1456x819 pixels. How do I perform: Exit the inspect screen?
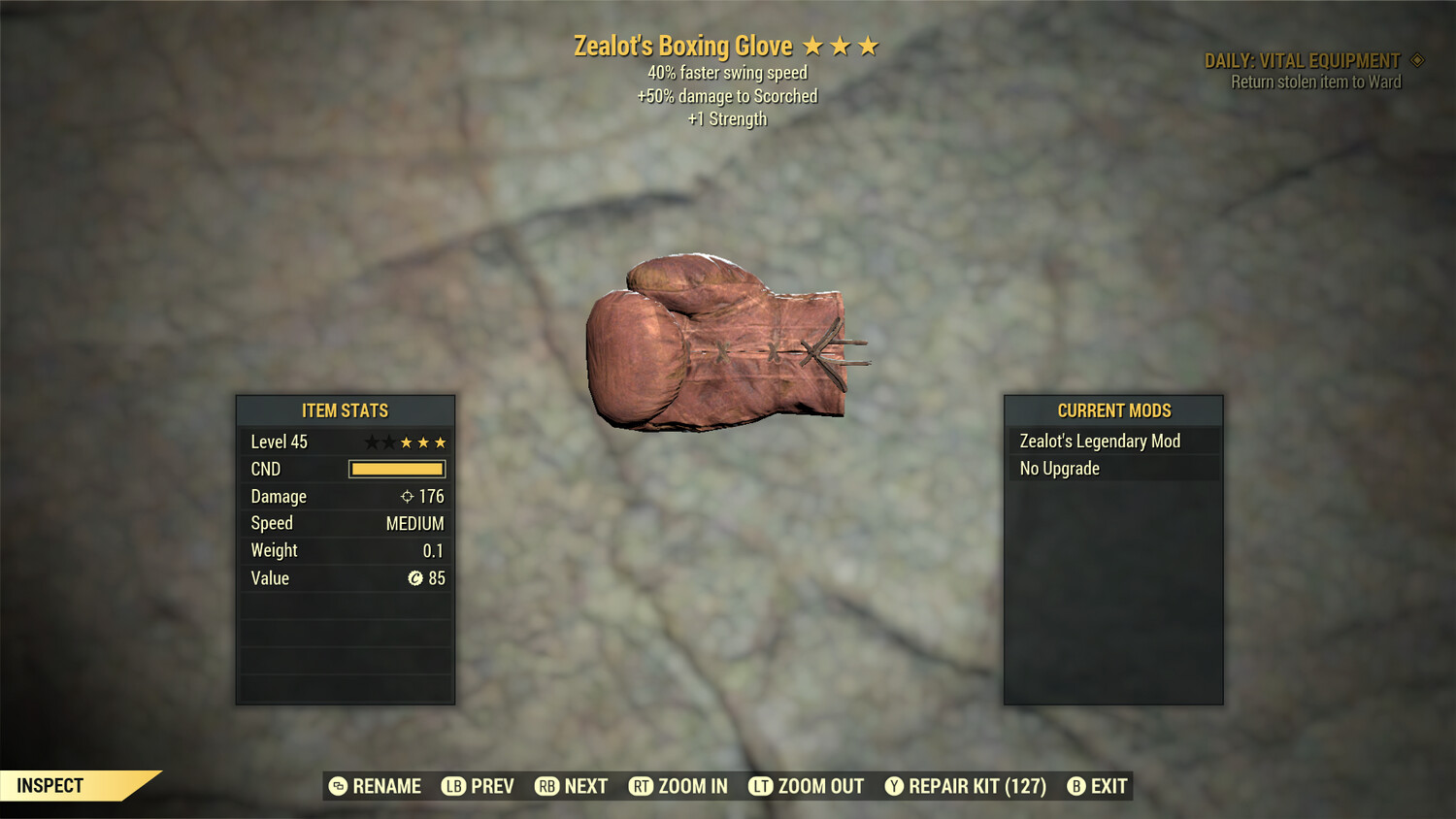point(1098,786)
